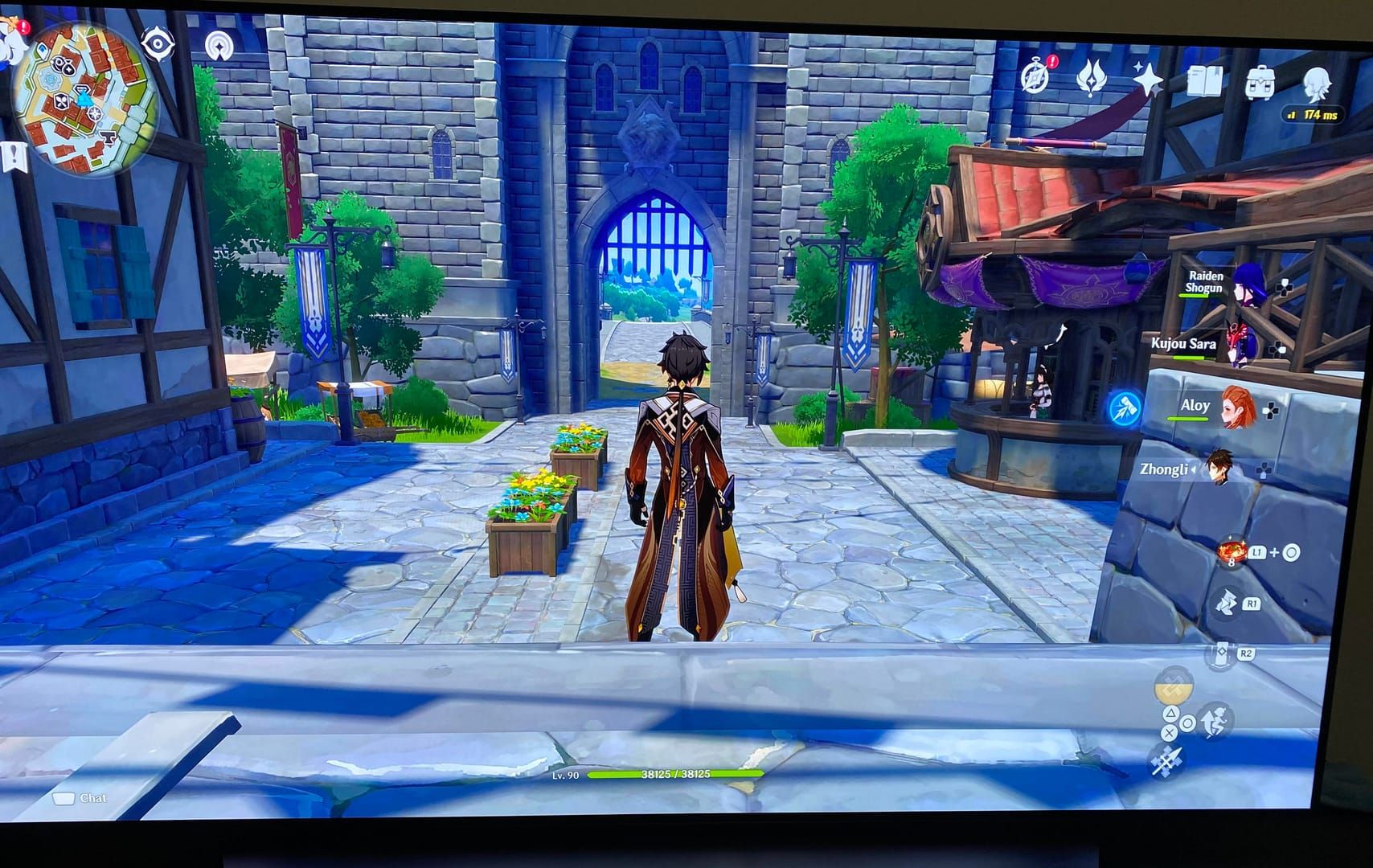This screenshot has width=1373, height=868.
Task: Toggle the elemental sight eye icon
Action: [157, 43]
